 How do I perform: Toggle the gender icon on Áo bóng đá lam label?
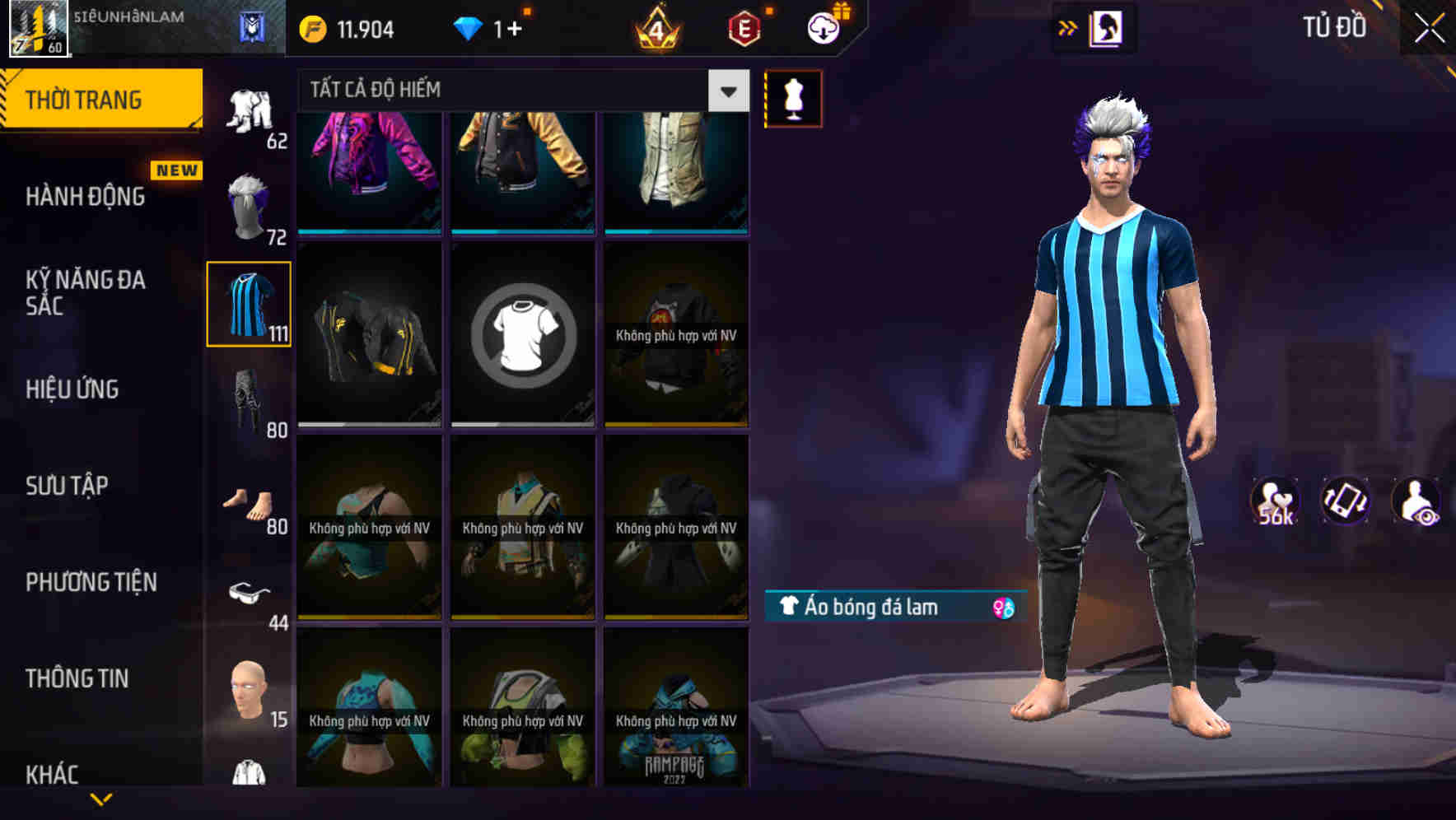[1003, 608]
